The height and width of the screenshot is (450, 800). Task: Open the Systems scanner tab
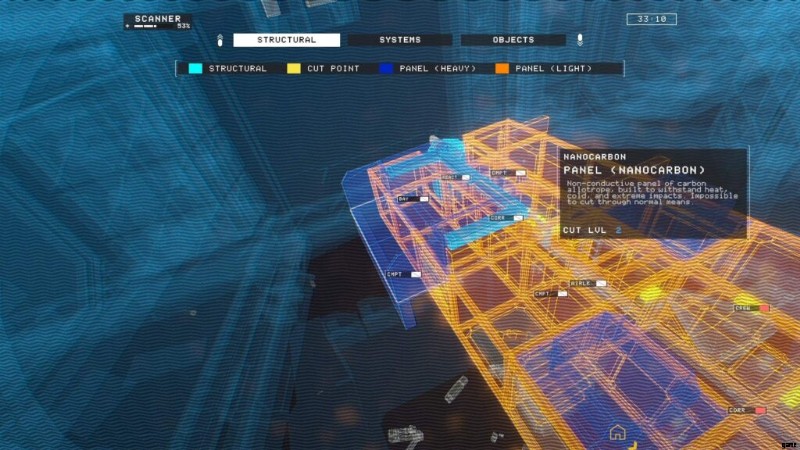tap(399, 40)
